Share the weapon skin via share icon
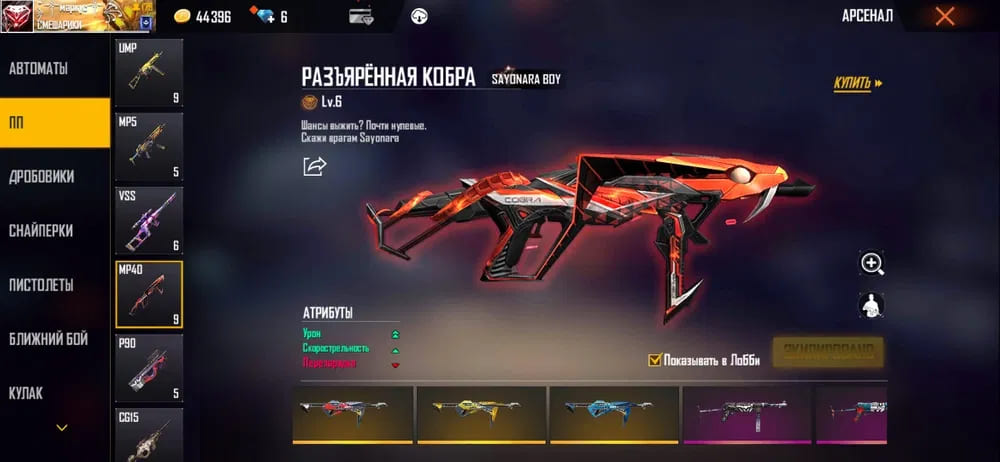This screenshot has width=1000, height=462. pyautogui.click(x=315, y=166)
